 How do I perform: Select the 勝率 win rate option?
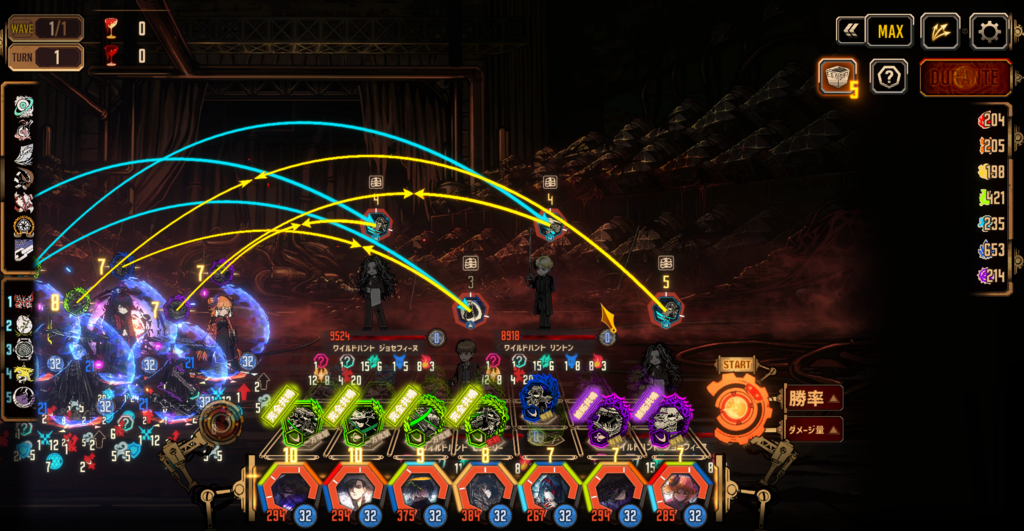[x=810, y=398]
